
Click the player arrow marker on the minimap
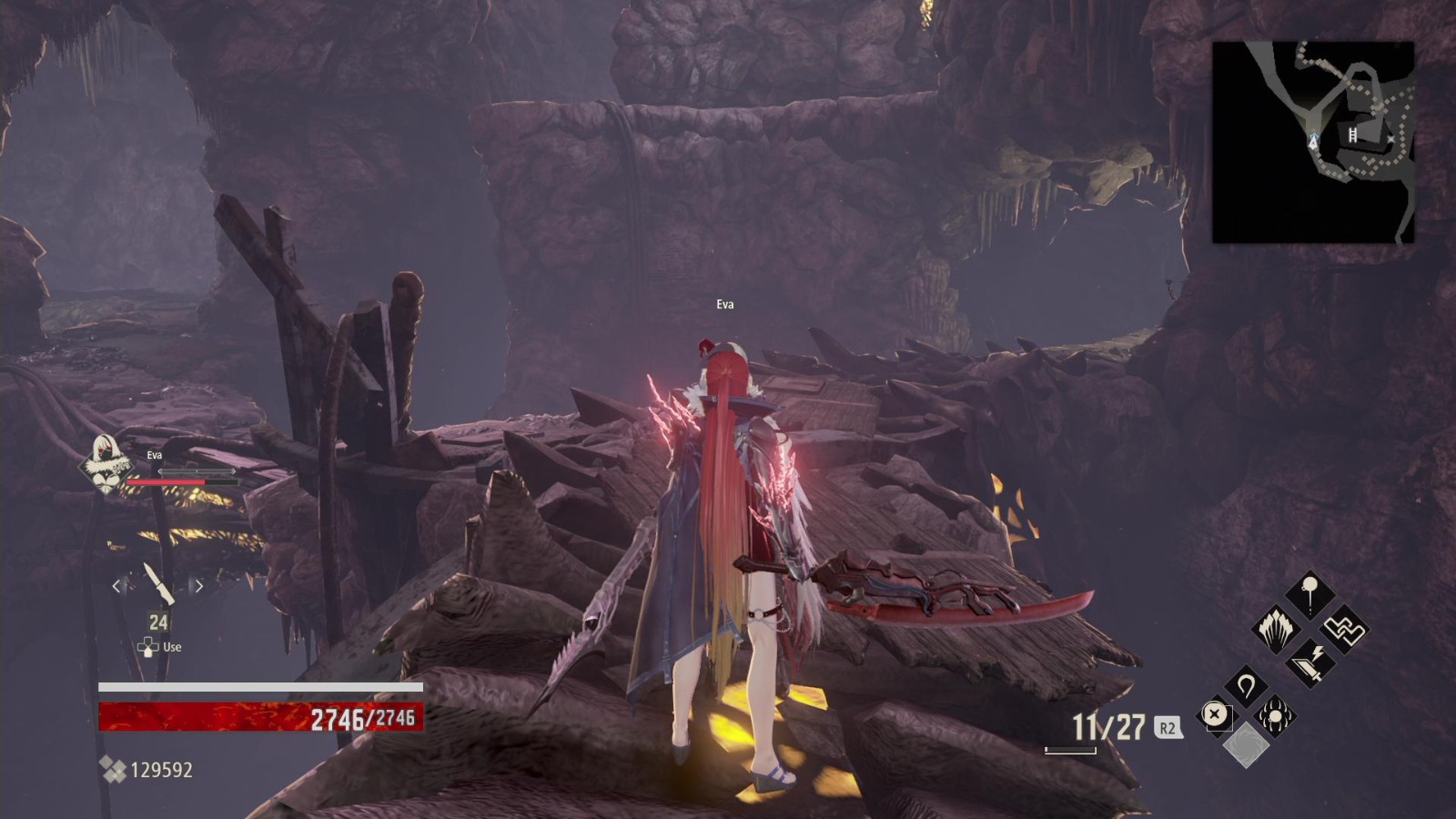1313,142
